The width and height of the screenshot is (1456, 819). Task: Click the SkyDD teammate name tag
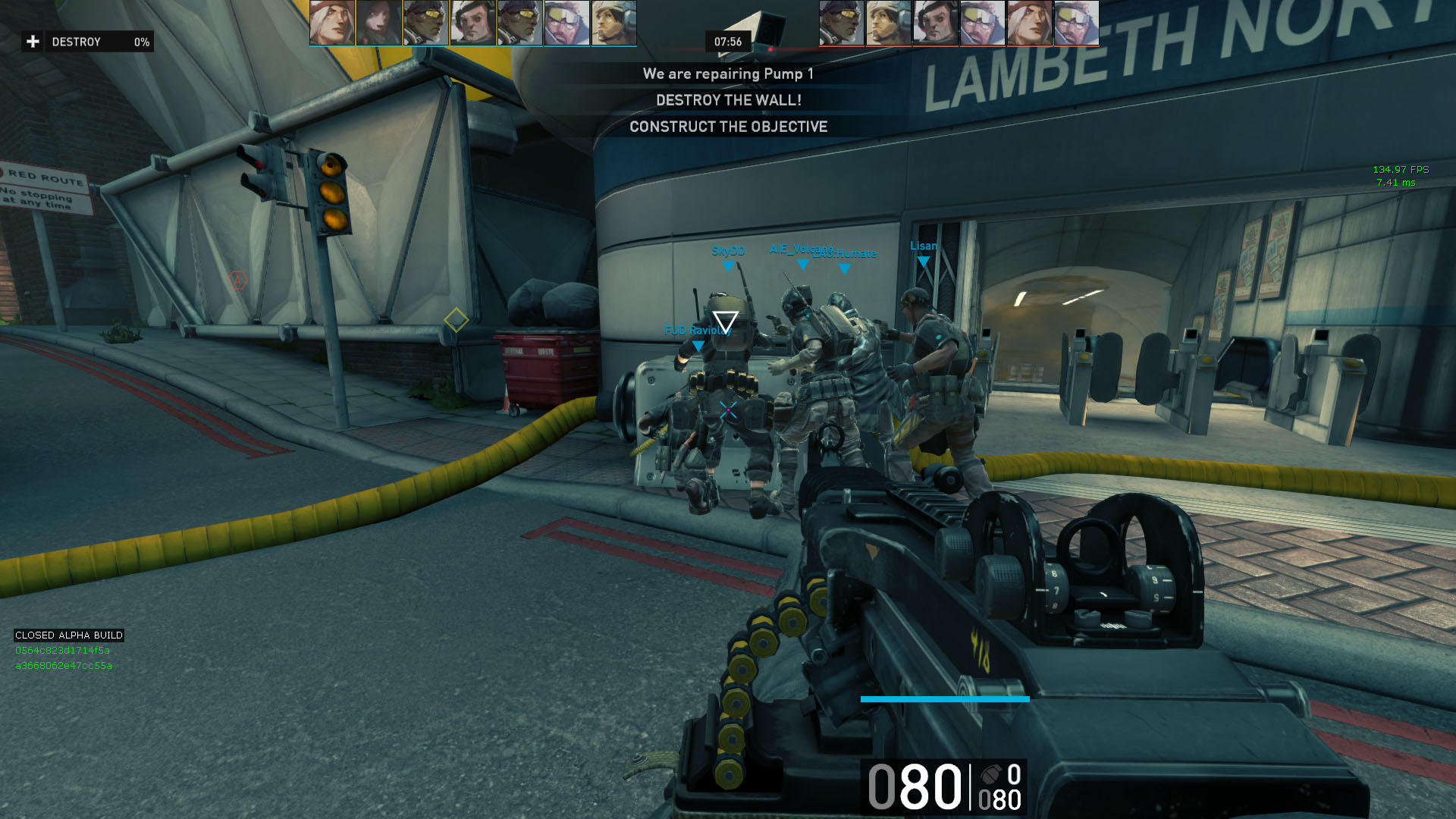(728, 251)
